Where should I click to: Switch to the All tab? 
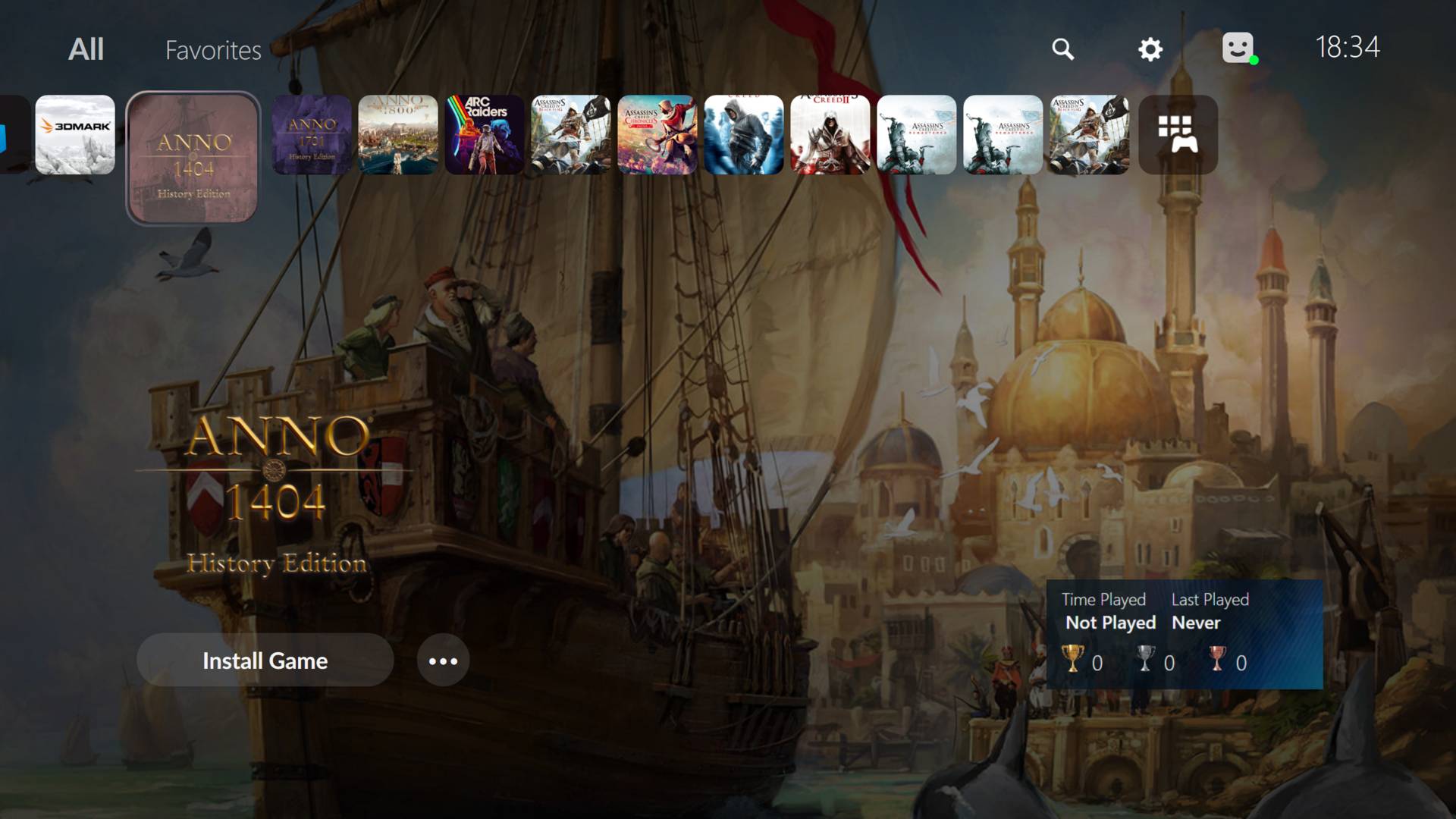[x=86, y=49]
